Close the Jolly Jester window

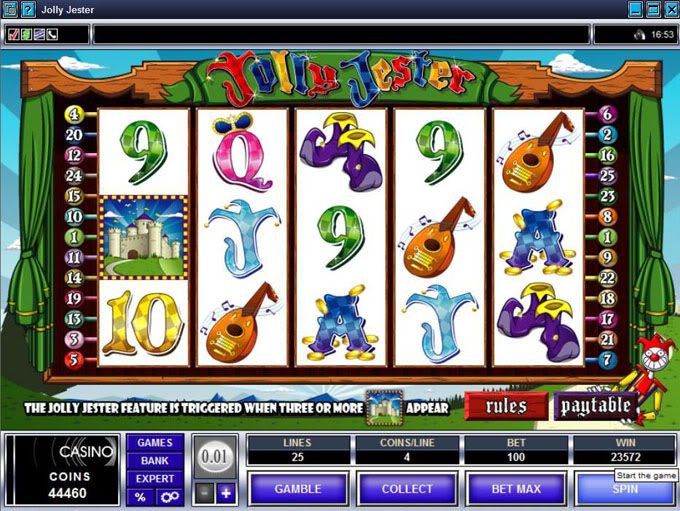670,9
